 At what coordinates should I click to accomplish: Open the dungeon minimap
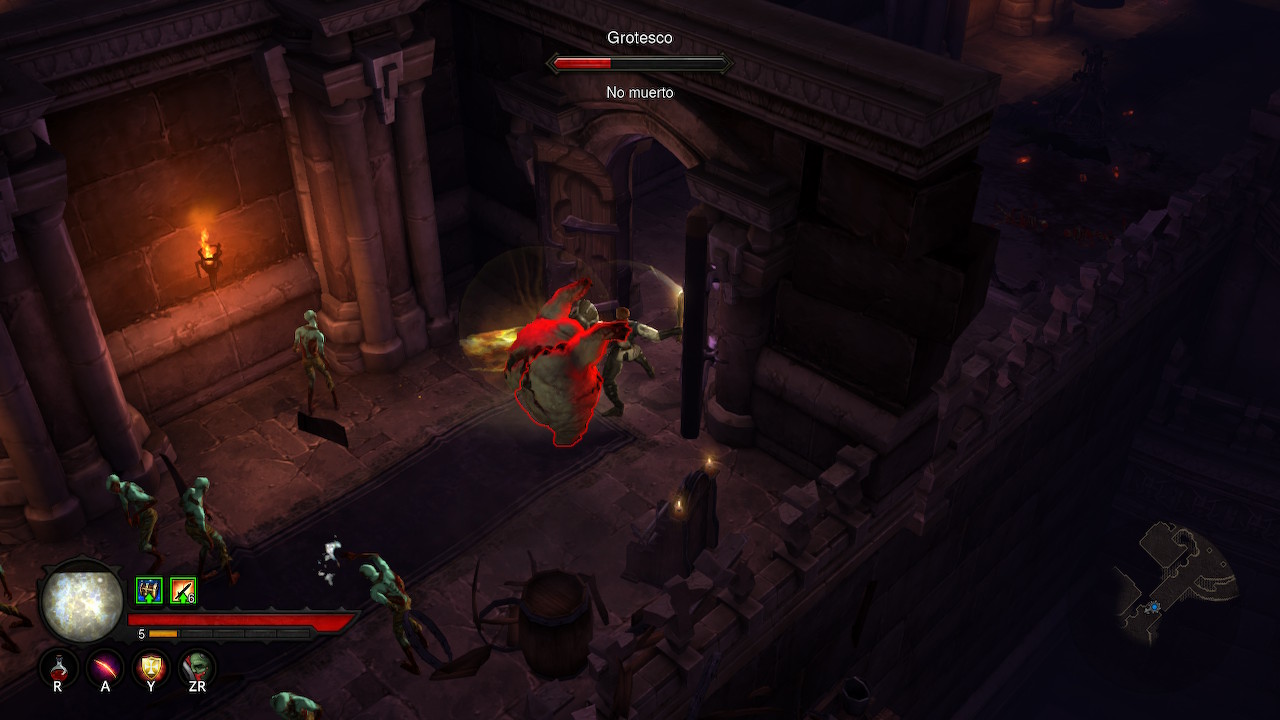[x=1176, y=582]
